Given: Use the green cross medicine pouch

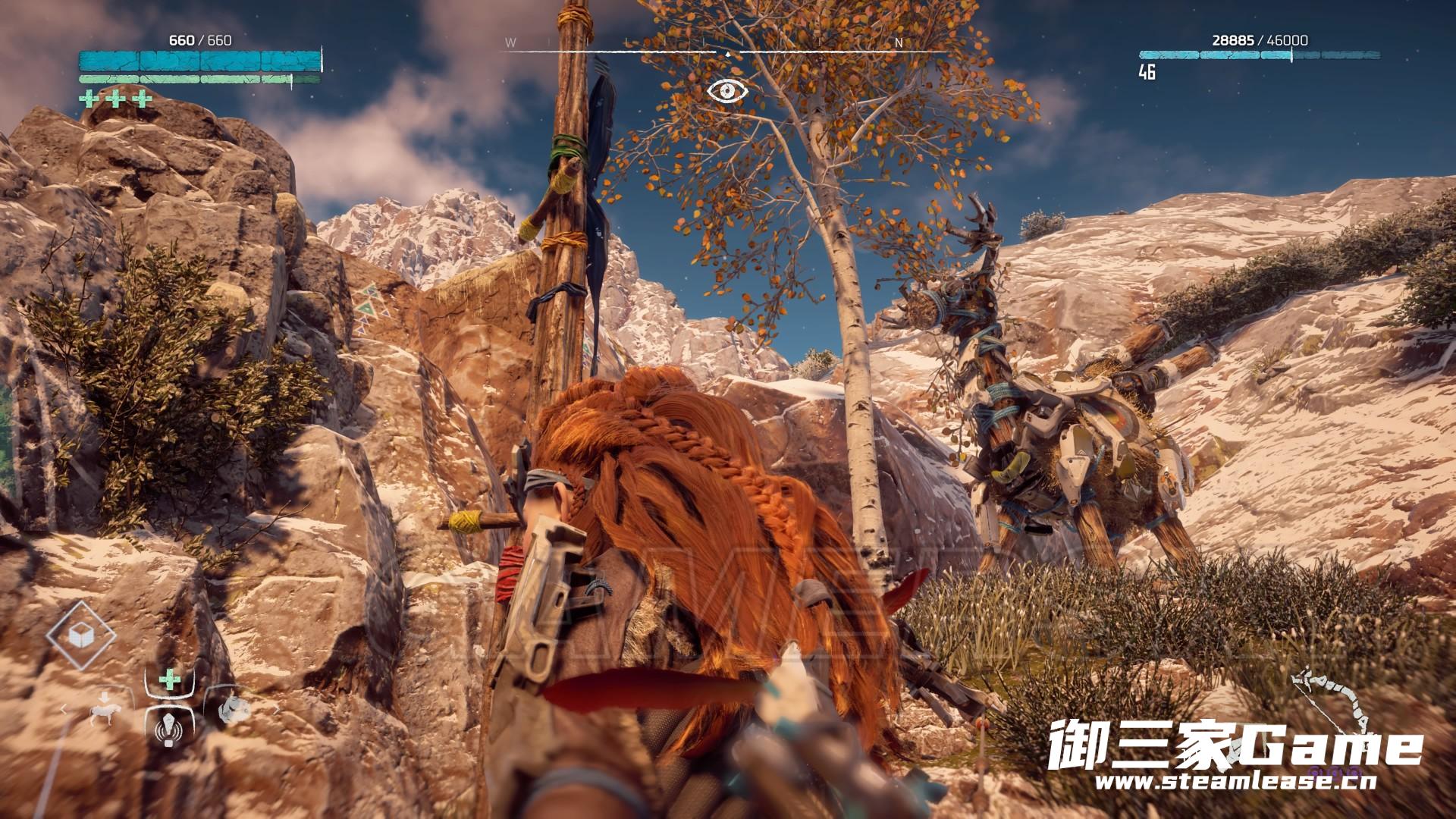Looking at the screenshot, I should (x=169, y=679).
